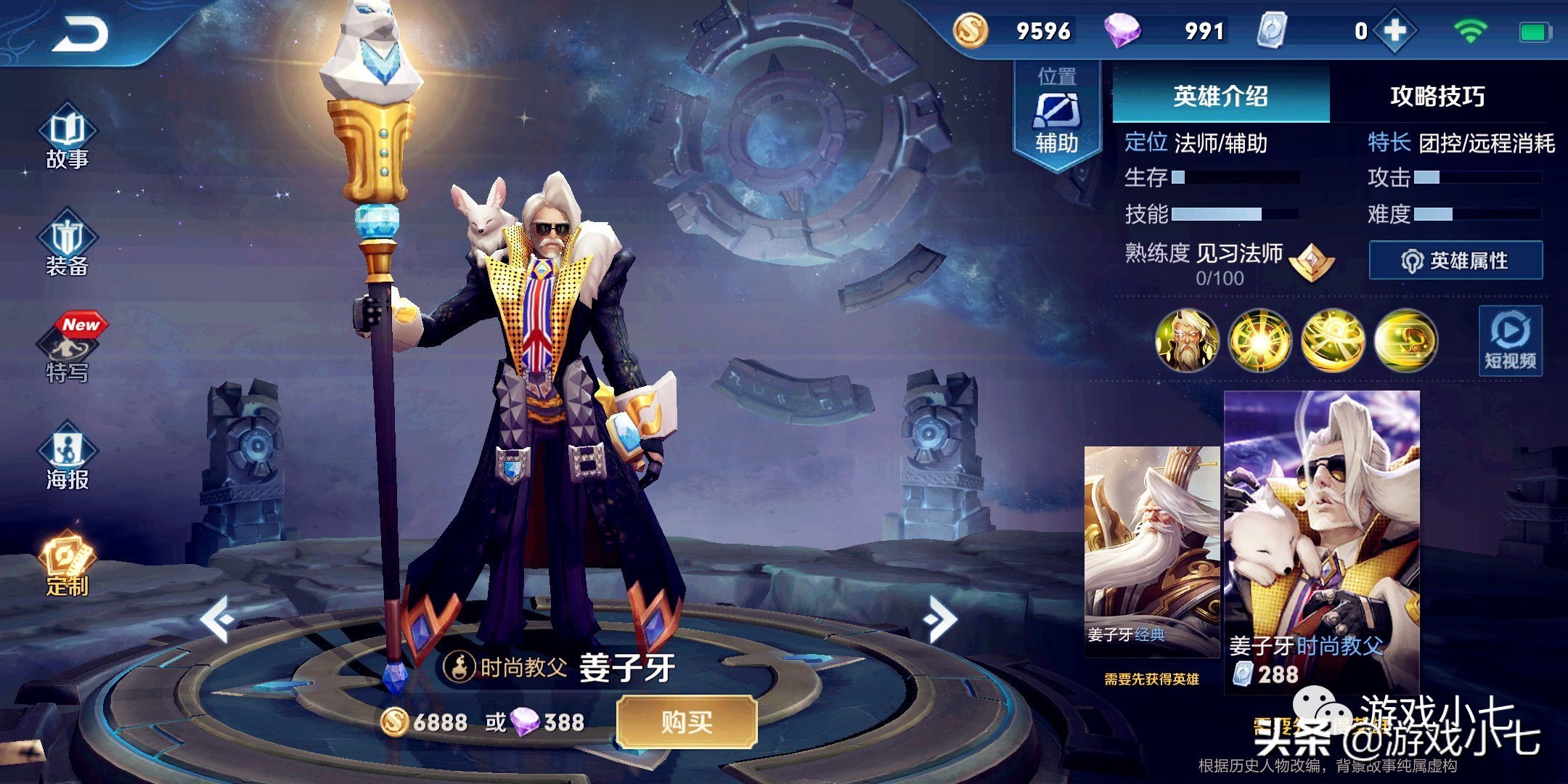
Task: Go back using the return arrow
Action: [80, 34]
